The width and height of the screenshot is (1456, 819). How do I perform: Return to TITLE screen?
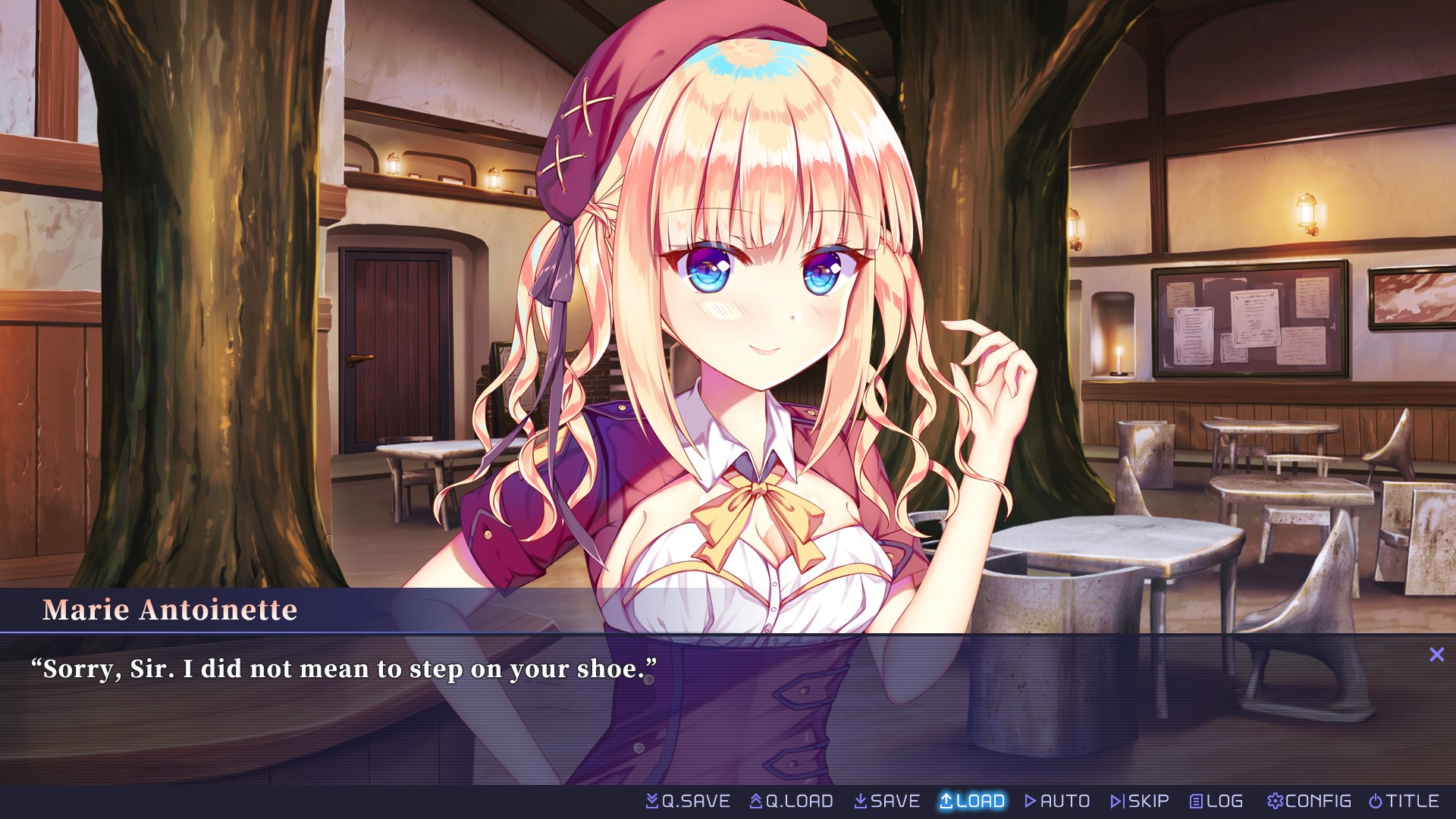click(1404, 801)
